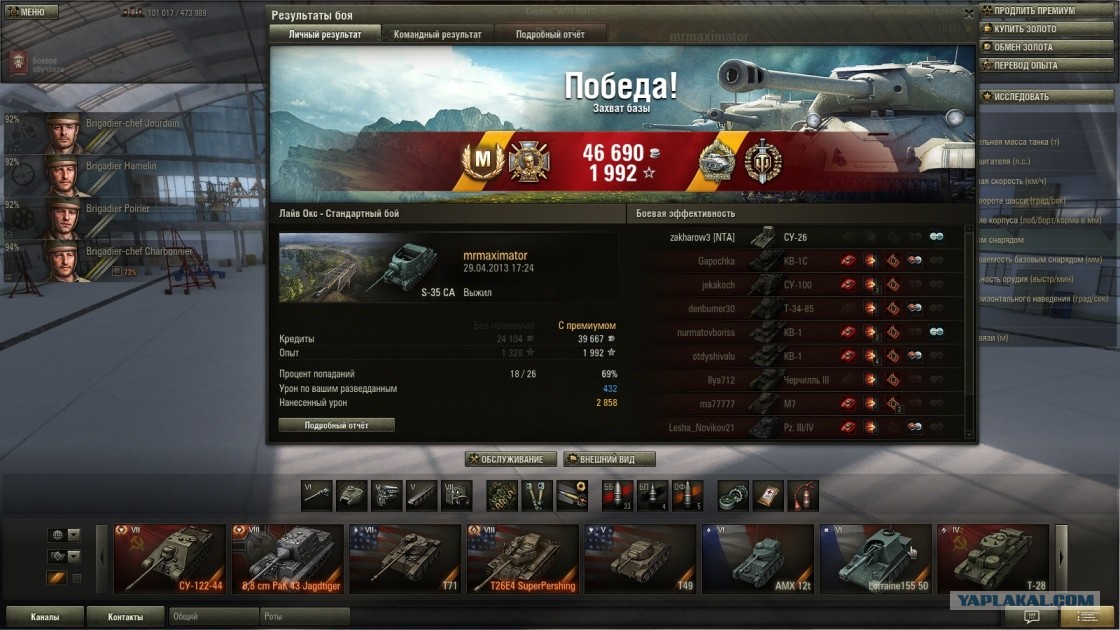Close the battle results window

click(968, 15)
